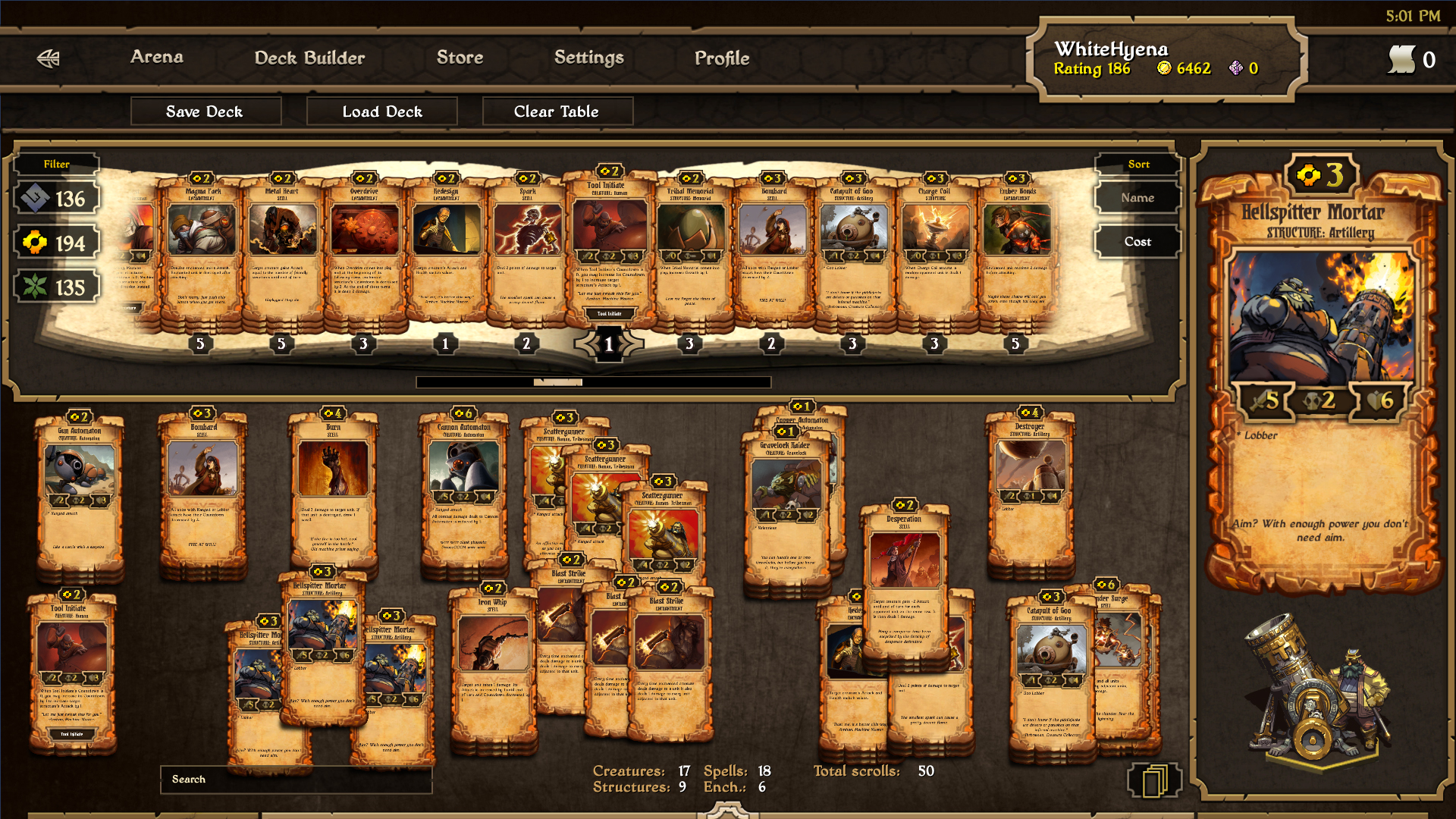Open the Deck Builder menu

(x=309, y=57)
